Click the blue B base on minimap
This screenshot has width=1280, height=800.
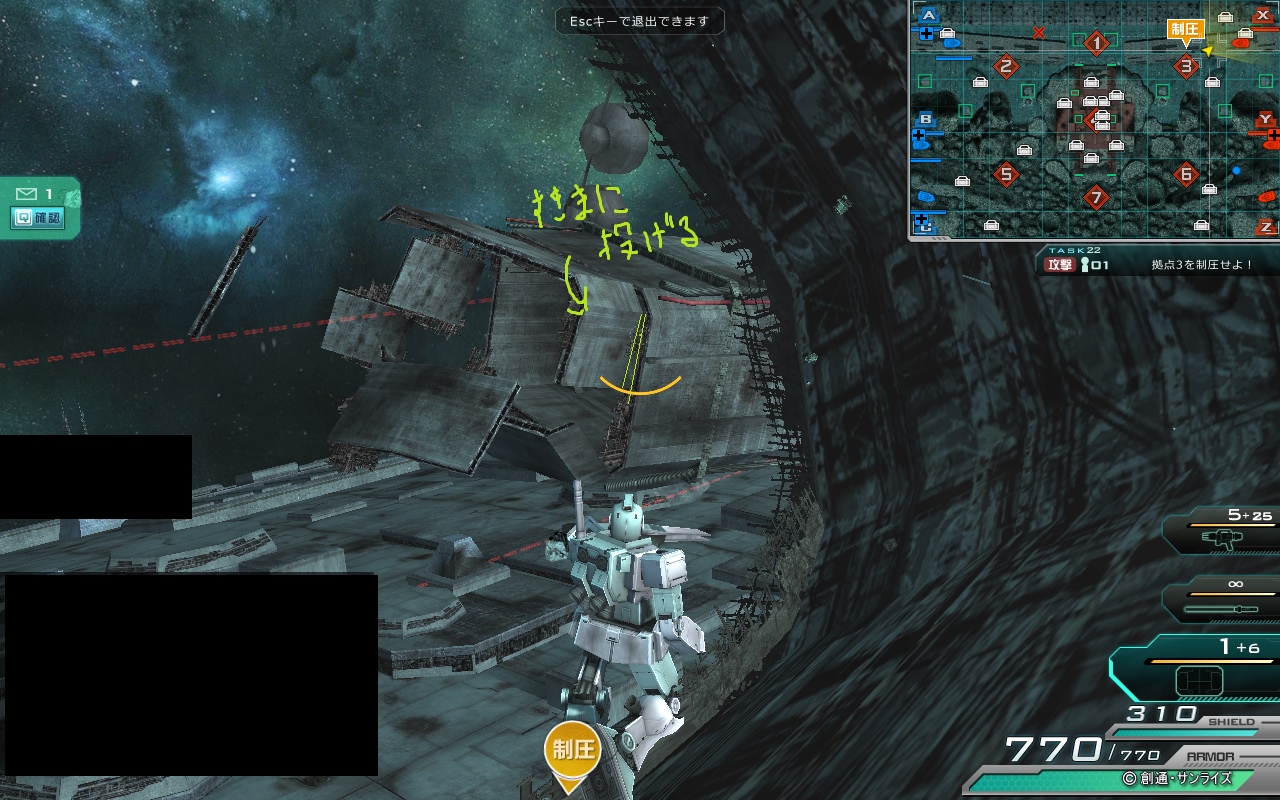click(926, 120)
